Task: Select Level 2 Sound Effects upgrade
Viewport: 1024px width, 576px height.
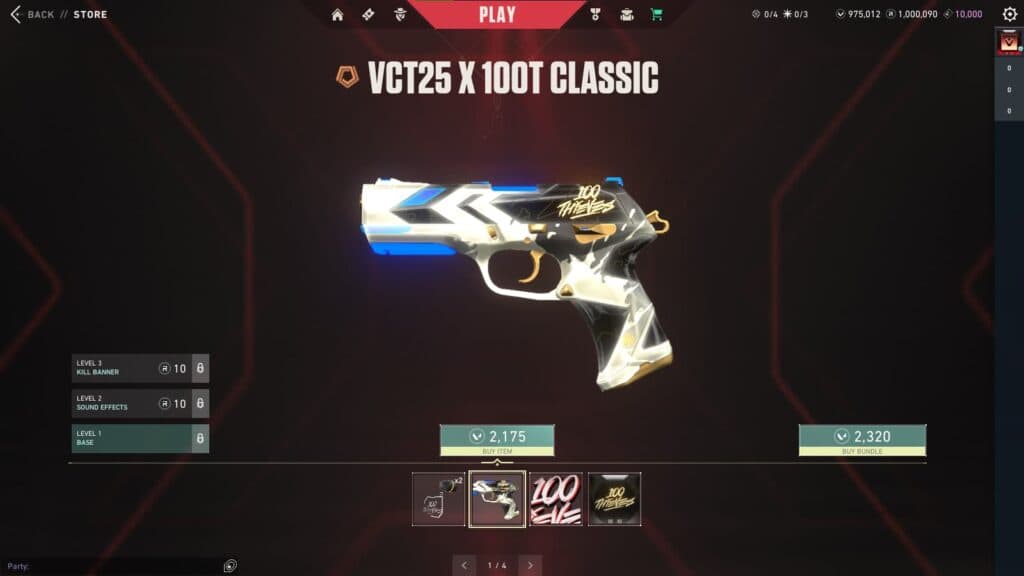Action: [131, 404]
